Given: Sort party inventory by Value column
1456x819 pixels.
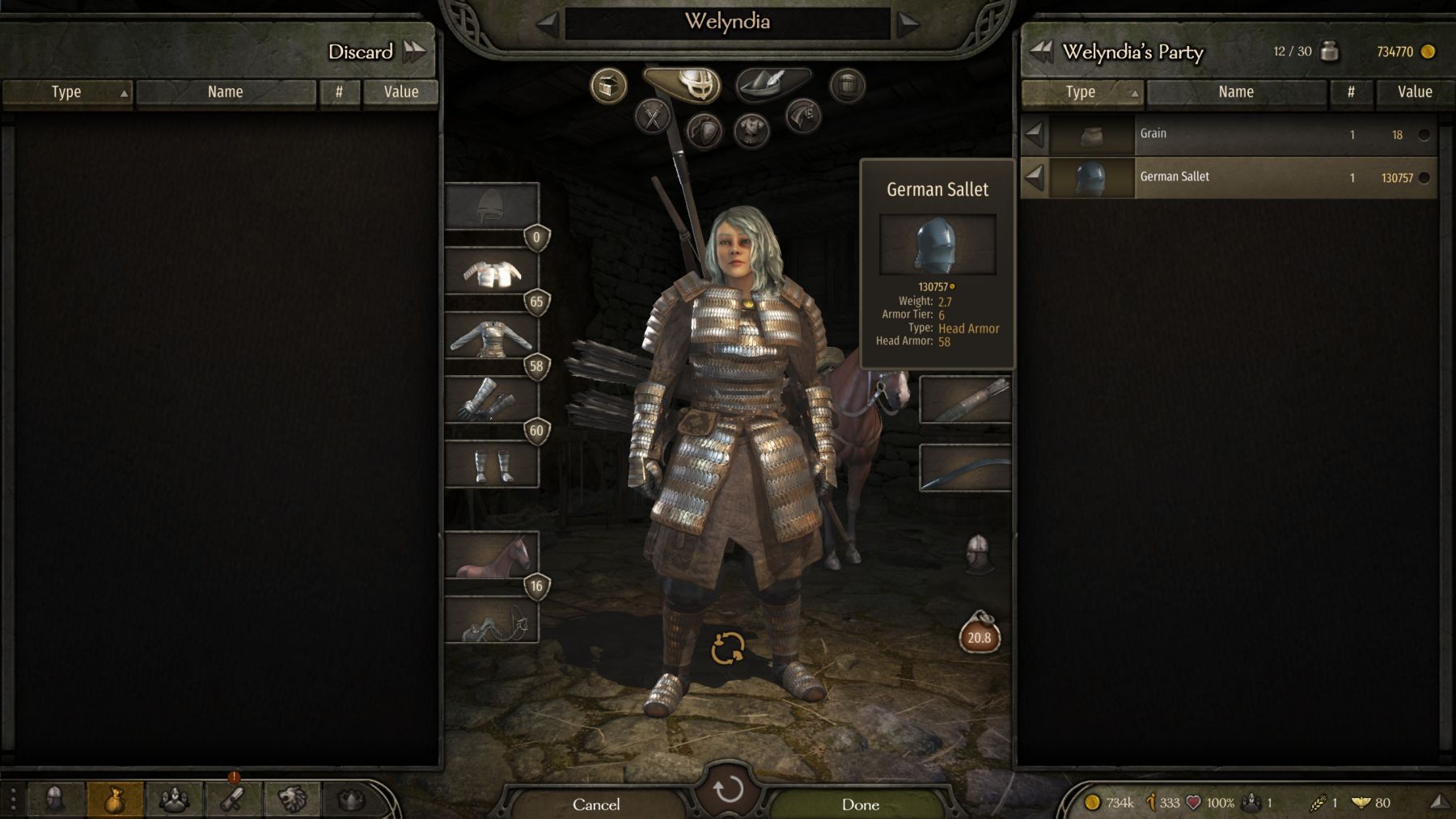Looking at the screenshot, I should (x=1414, y=92).
